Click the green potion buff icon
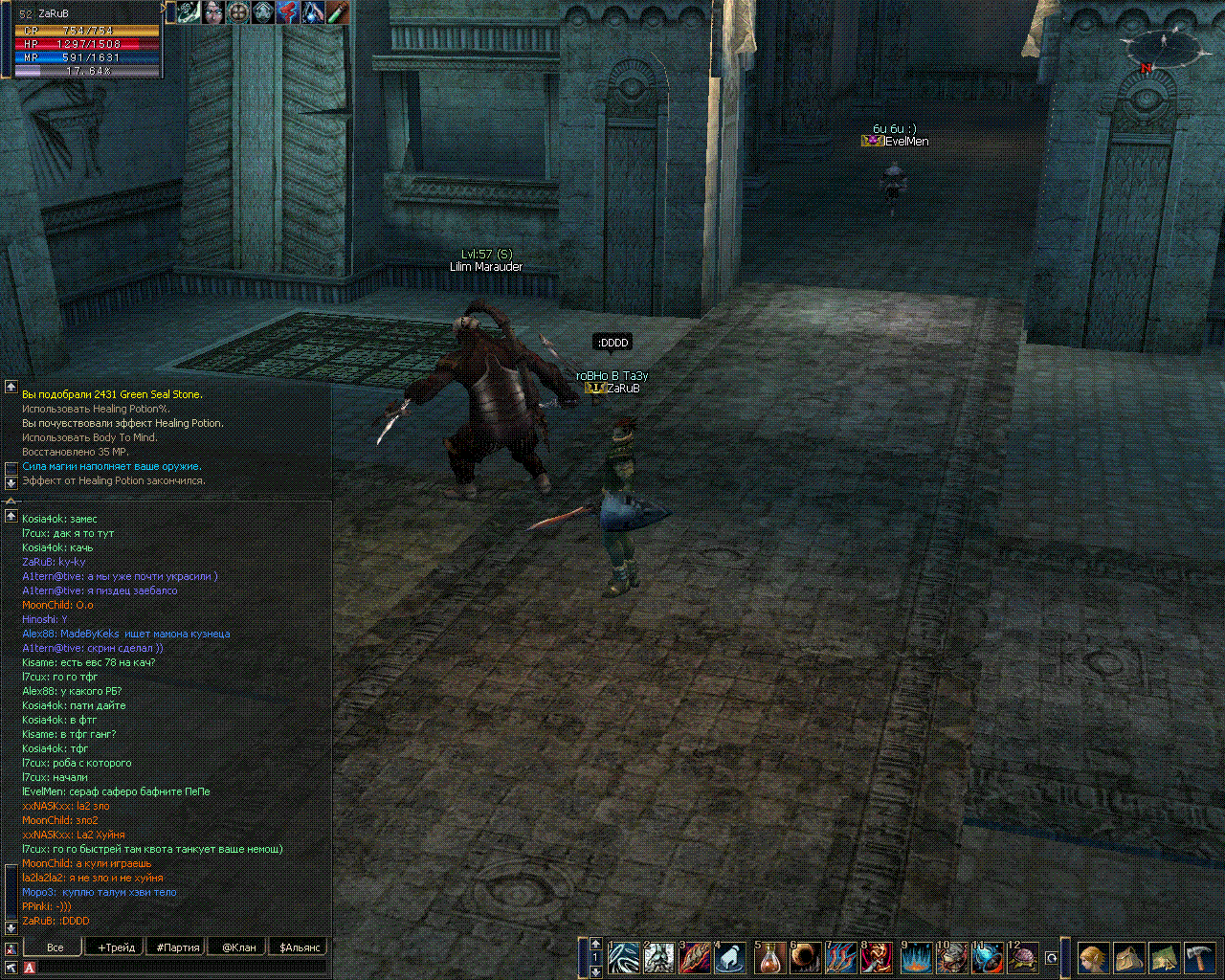The height and width of the screenshot is (980, 1225). [337, 12]
